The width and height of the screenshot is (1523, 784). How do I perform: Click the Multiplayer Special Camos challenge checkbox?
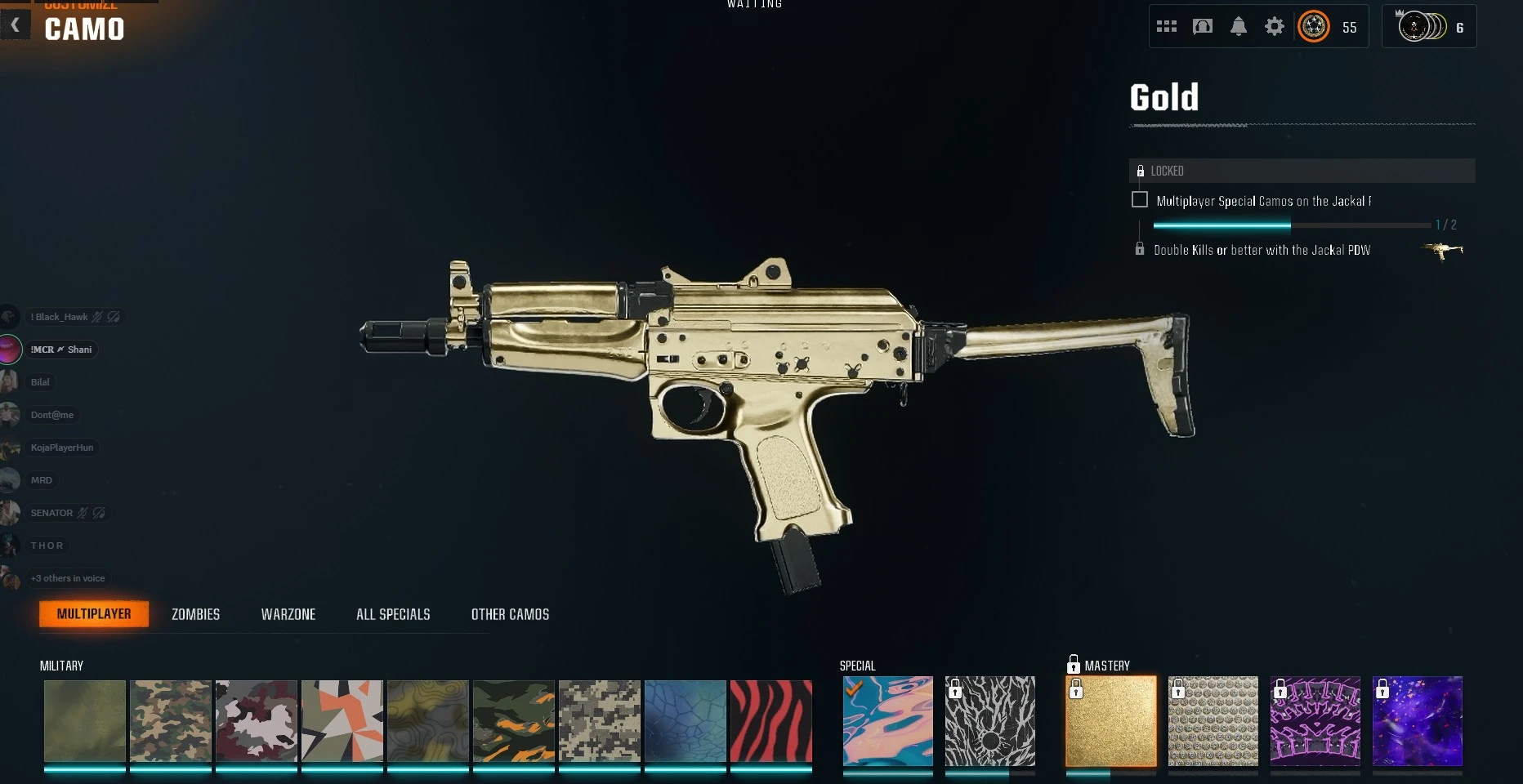click(1139, 199)
